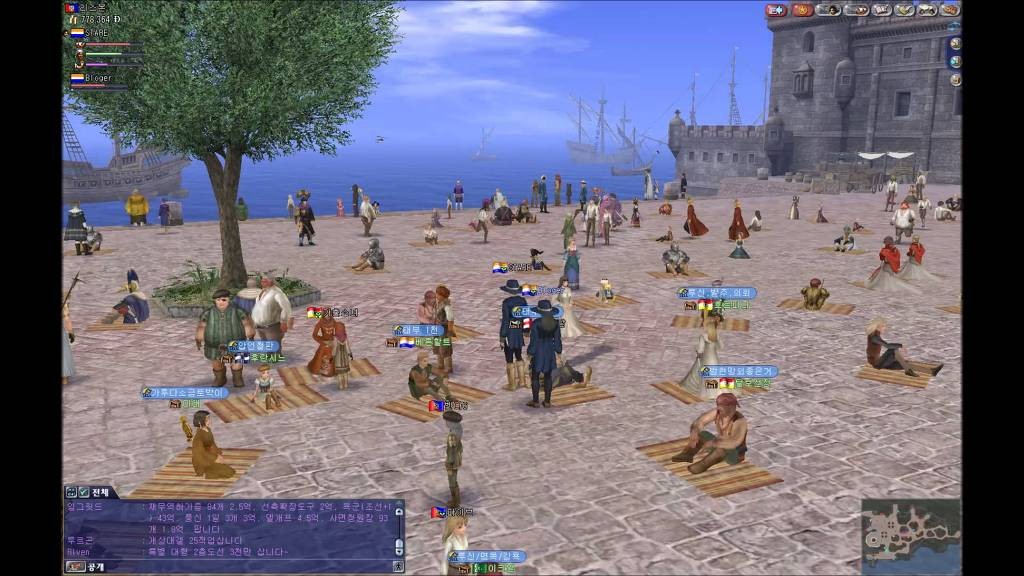Viewport: 1024px width, 576px height.
Task: Open the open-book journal icon
Action: pyautogui.click(x=881, y=10)
